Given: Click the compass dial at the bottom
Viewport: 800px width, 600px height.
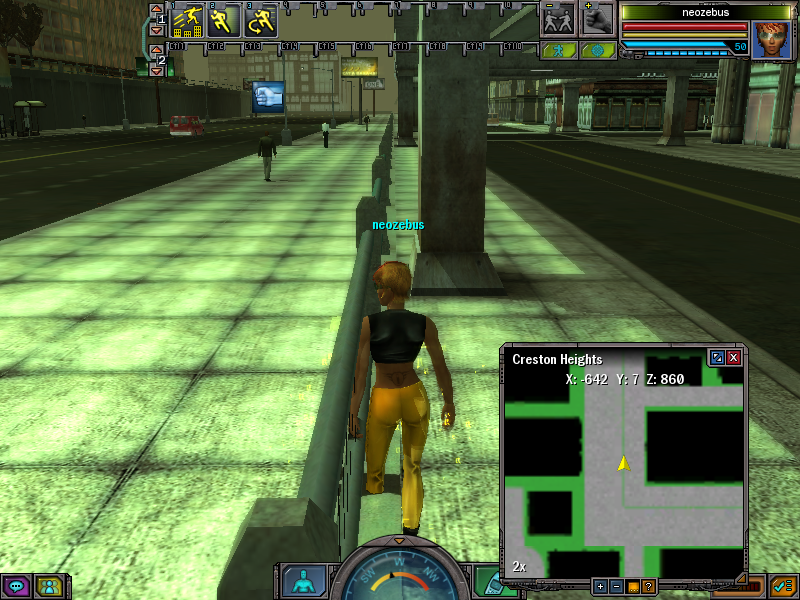Looking at the screenshot, I should coord(399,577).
